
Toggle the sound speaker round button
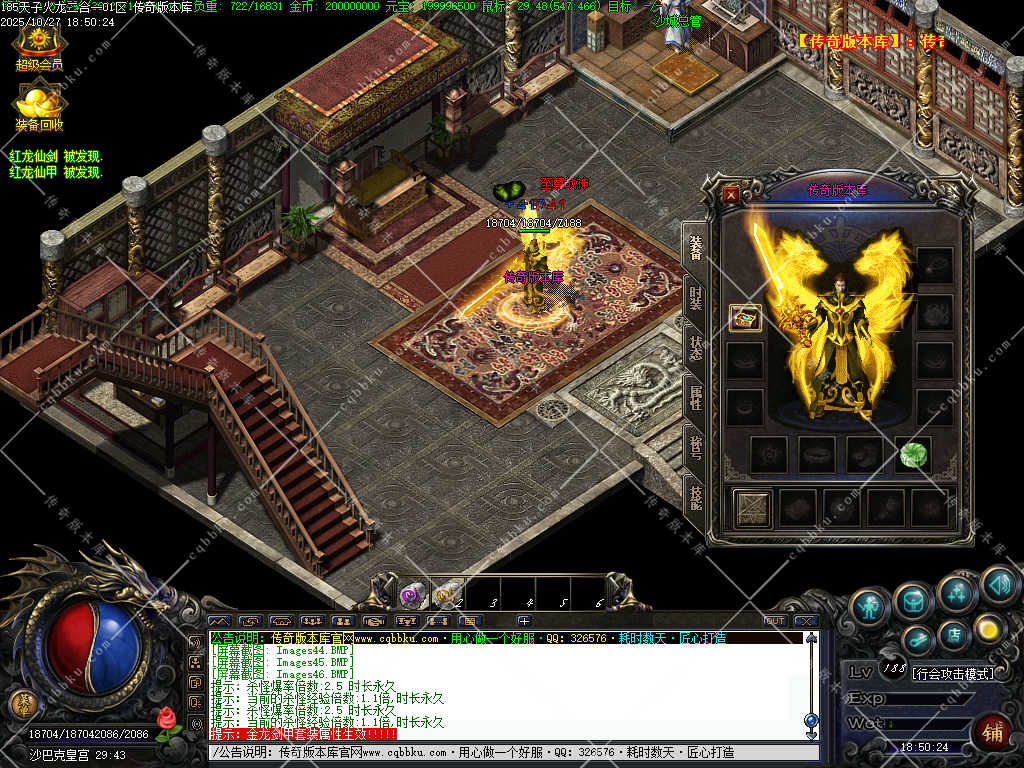pyautogui.click(x=998, y=583)
